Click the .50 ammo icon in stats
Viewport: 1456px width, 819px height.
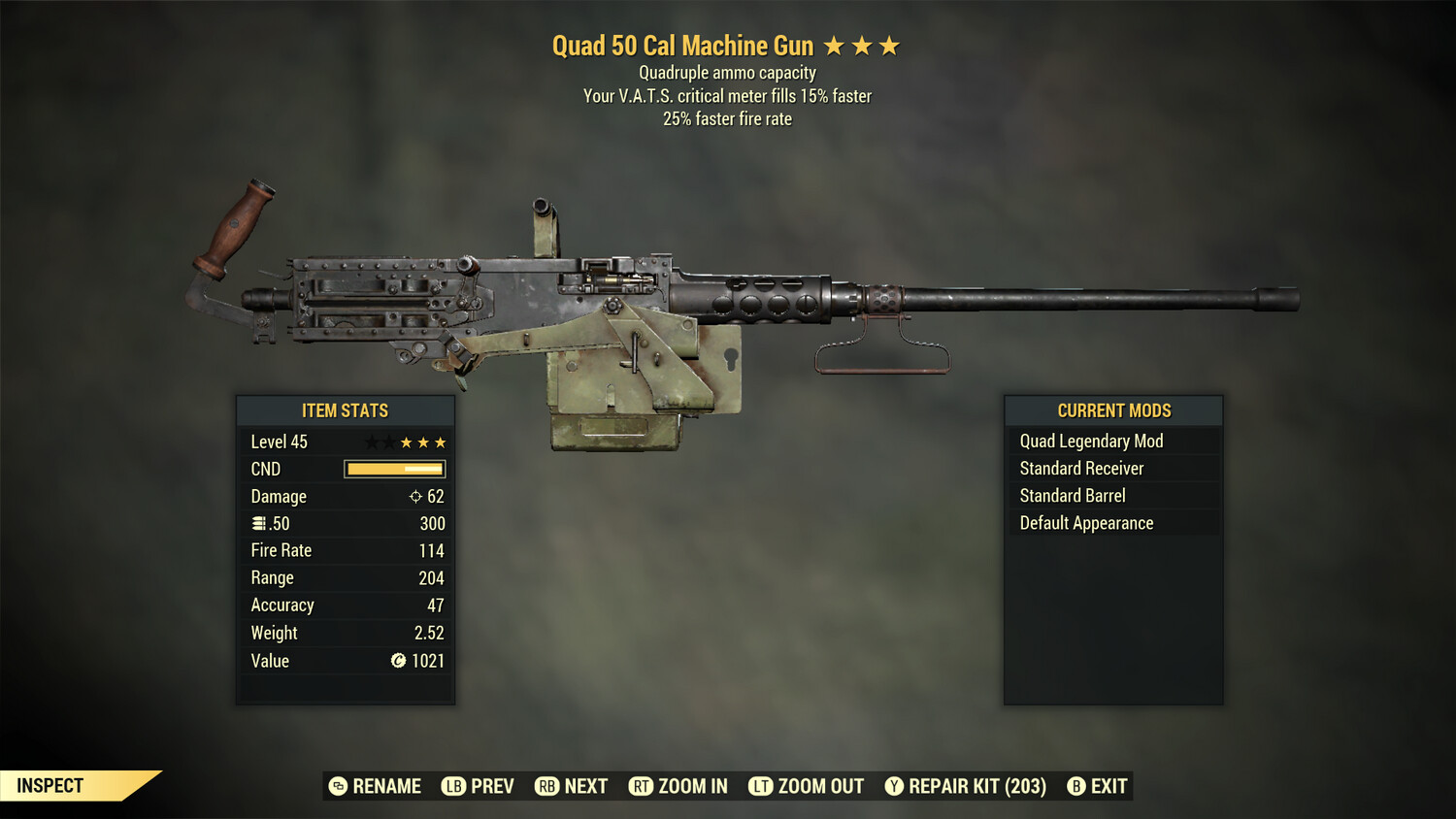pyautogui.click(x=258, y=523)
